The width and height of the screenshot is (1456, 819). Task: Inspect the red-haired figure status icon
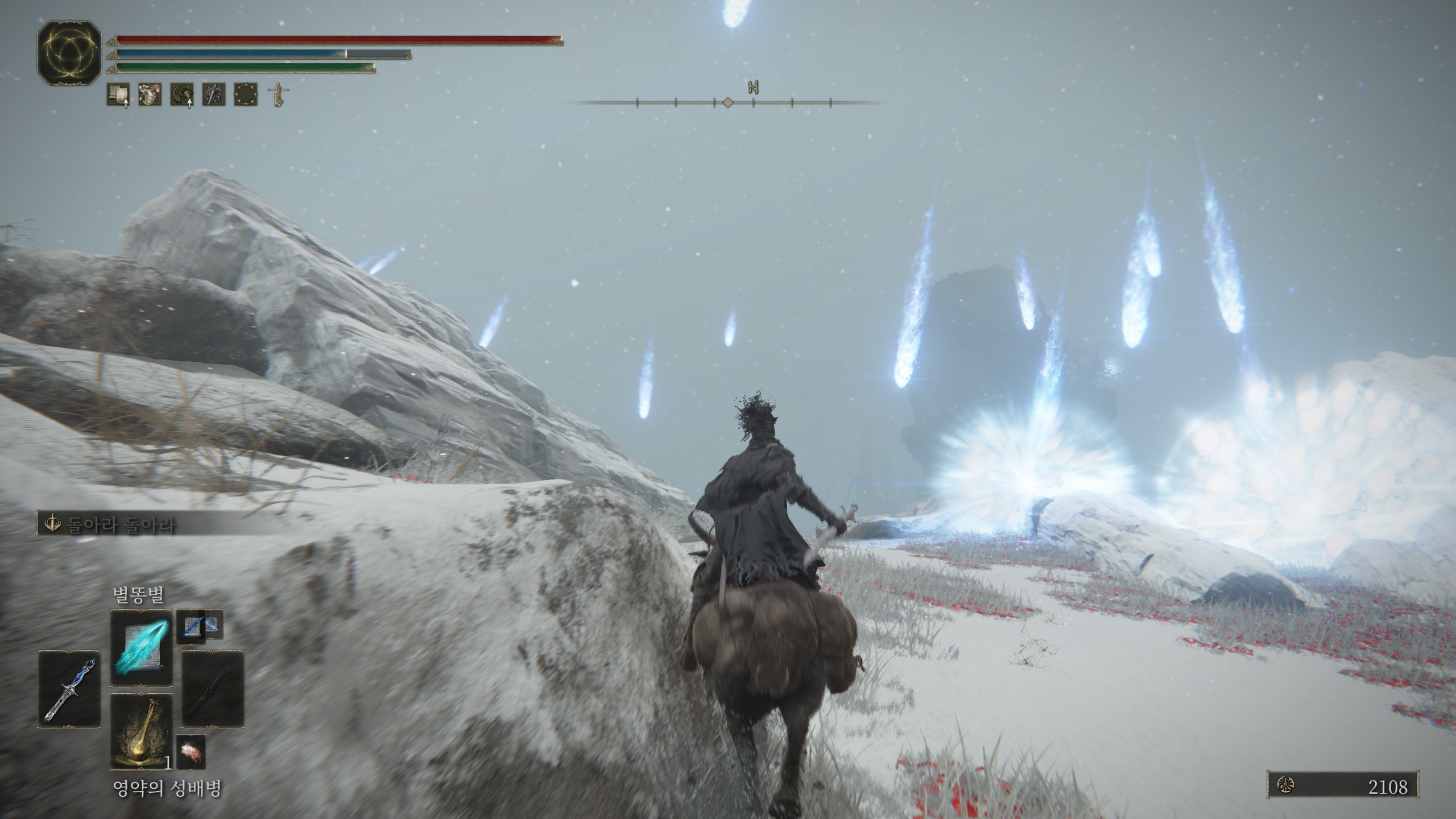tap(150, 94)
